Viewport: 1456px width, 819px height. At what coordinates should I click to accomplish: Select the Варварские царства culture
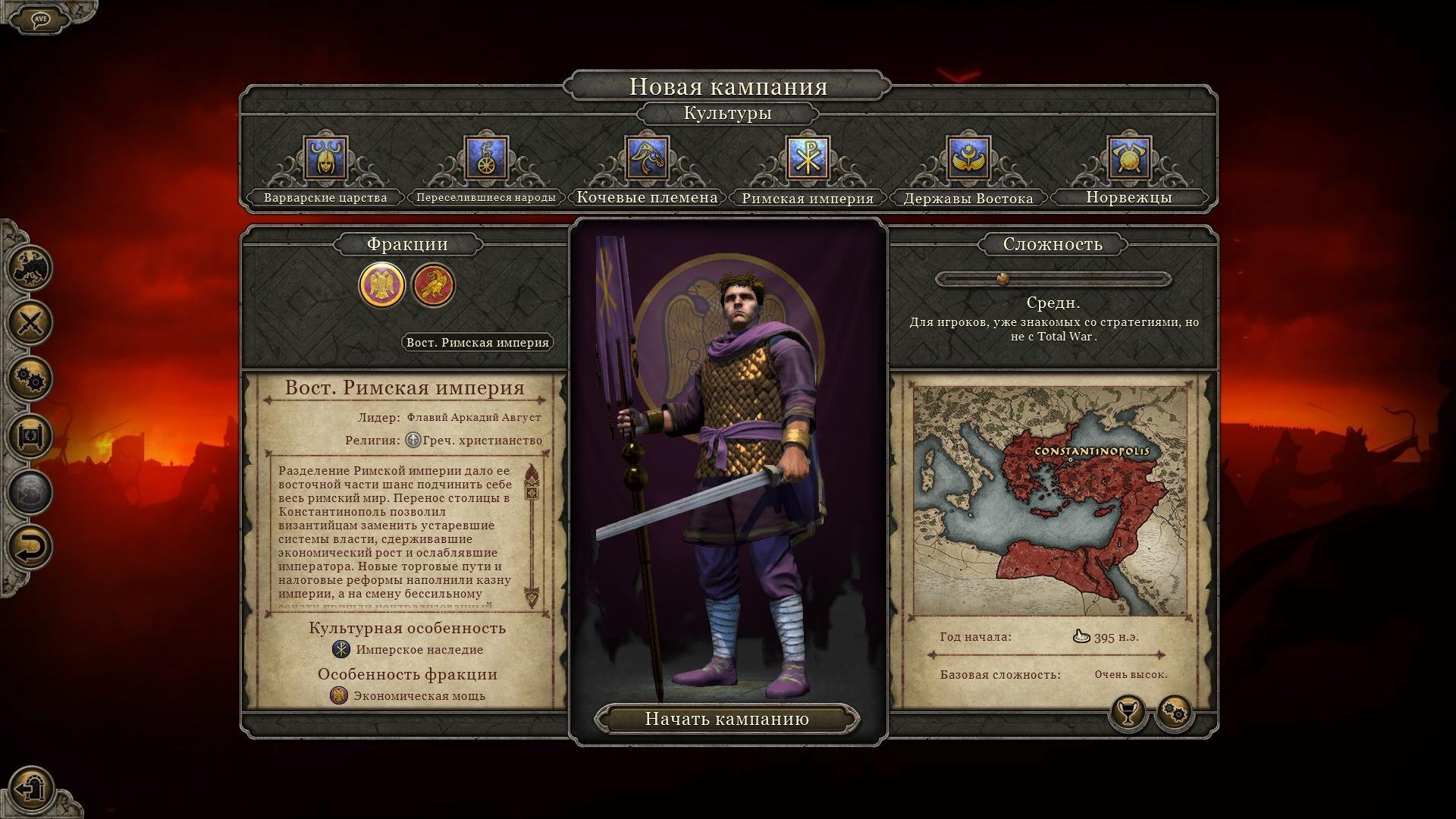point(325,159)
